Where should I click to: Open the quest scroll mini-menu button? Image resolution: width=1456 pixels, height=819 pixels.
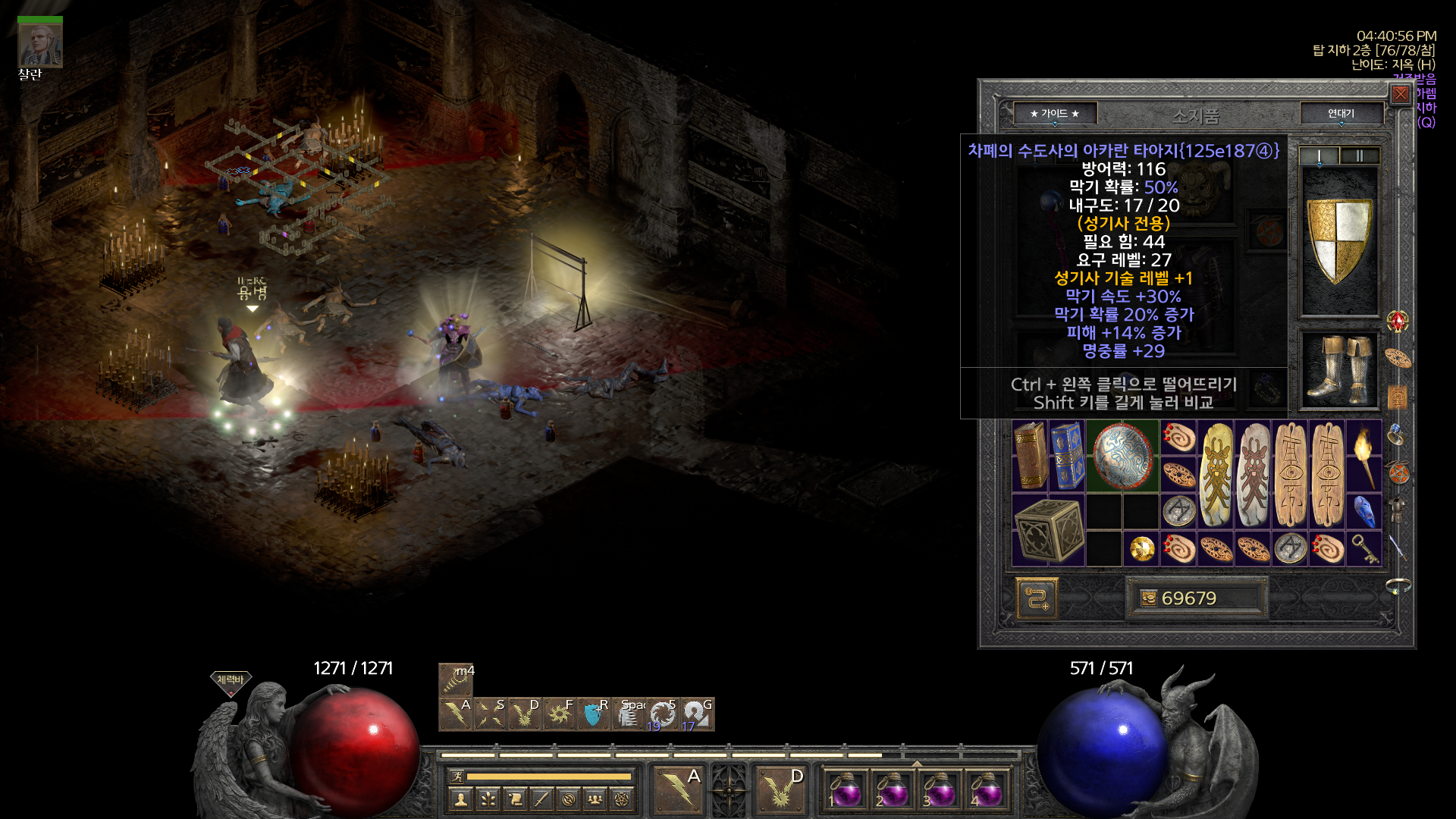pyautogui.click(x=515, y=799)
